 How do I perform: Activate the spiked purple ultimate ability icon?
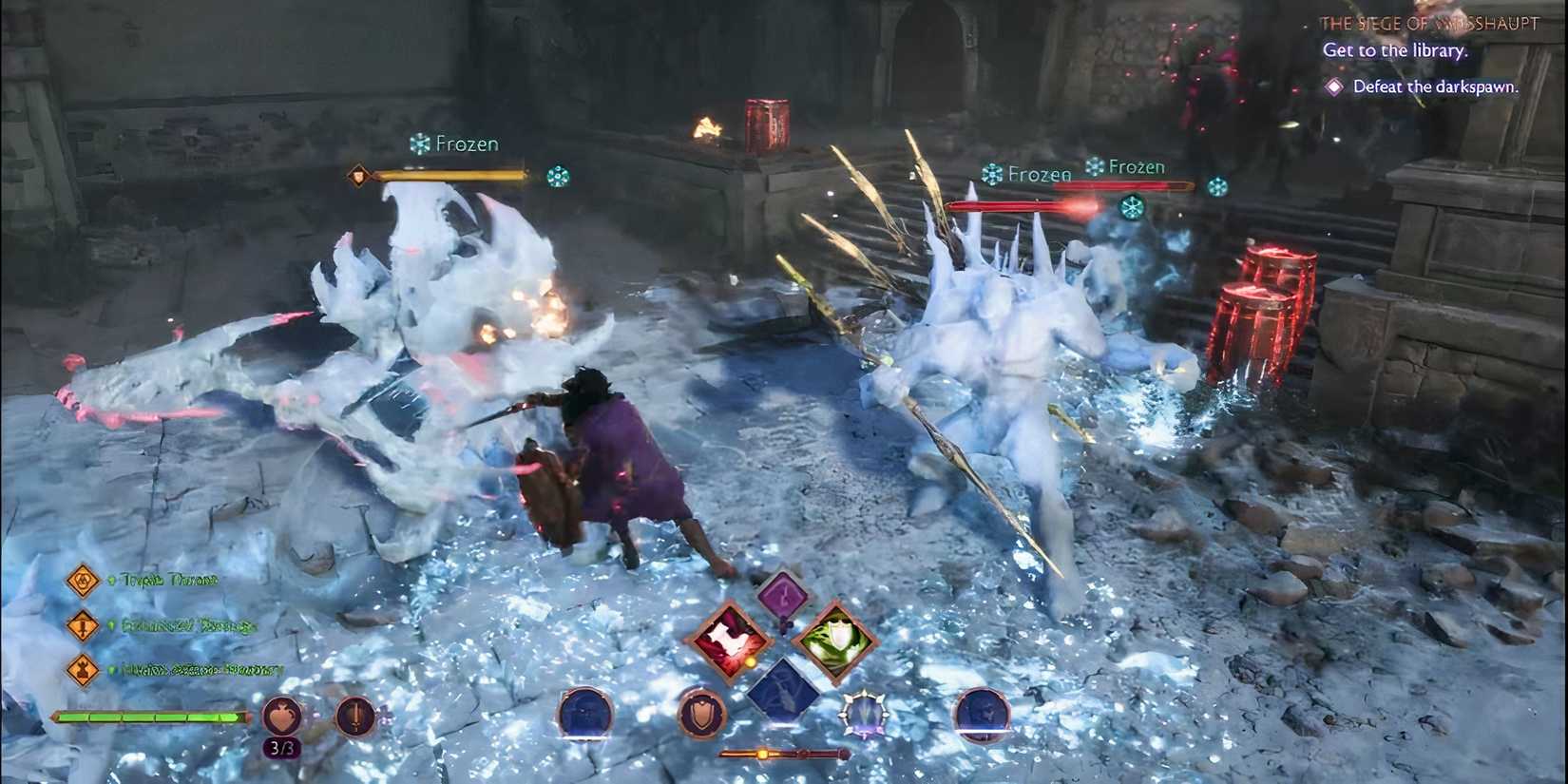860,713
